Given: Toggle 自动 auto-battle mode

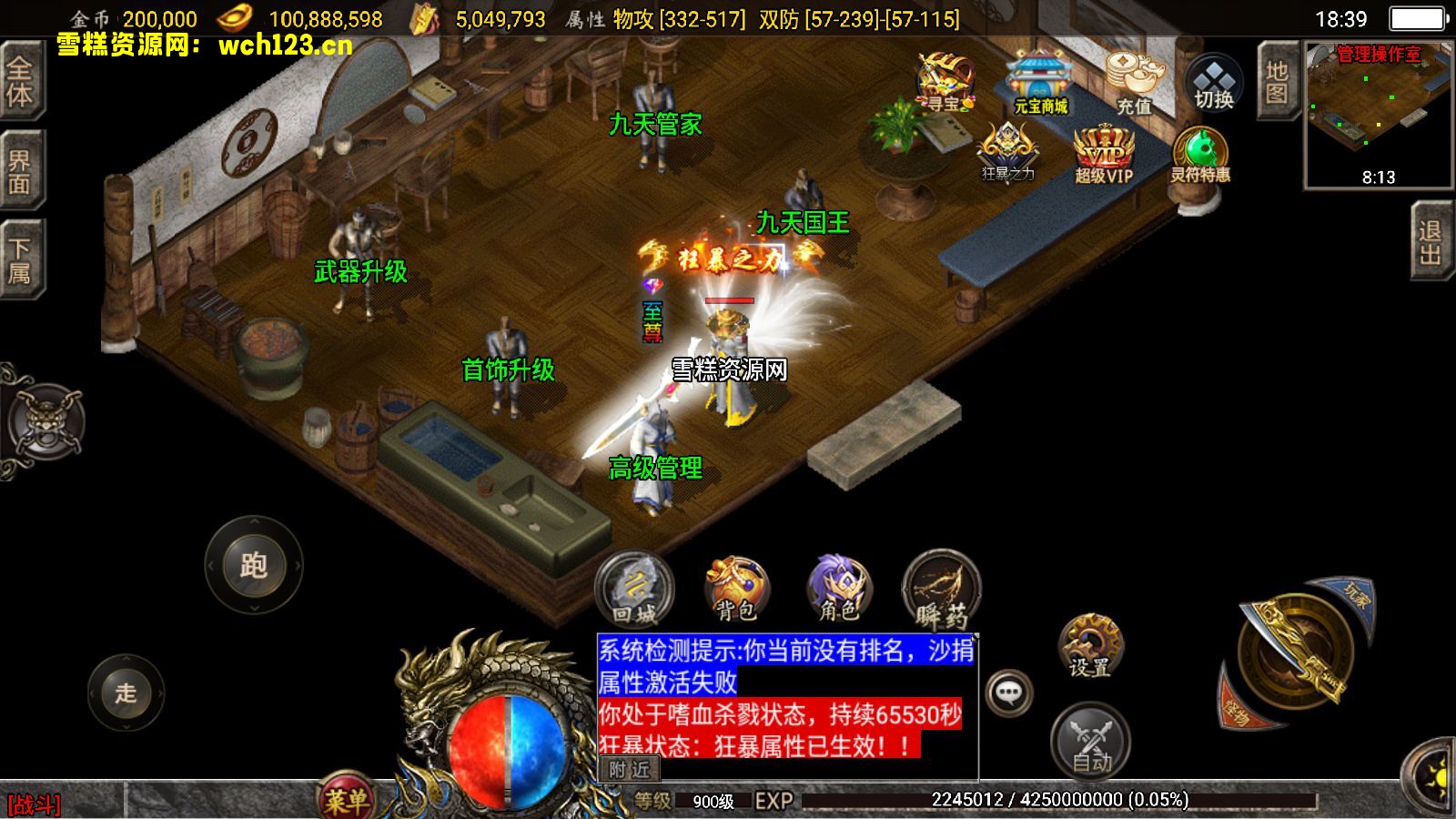Looking at the screenshot, I should point(1090,739).
